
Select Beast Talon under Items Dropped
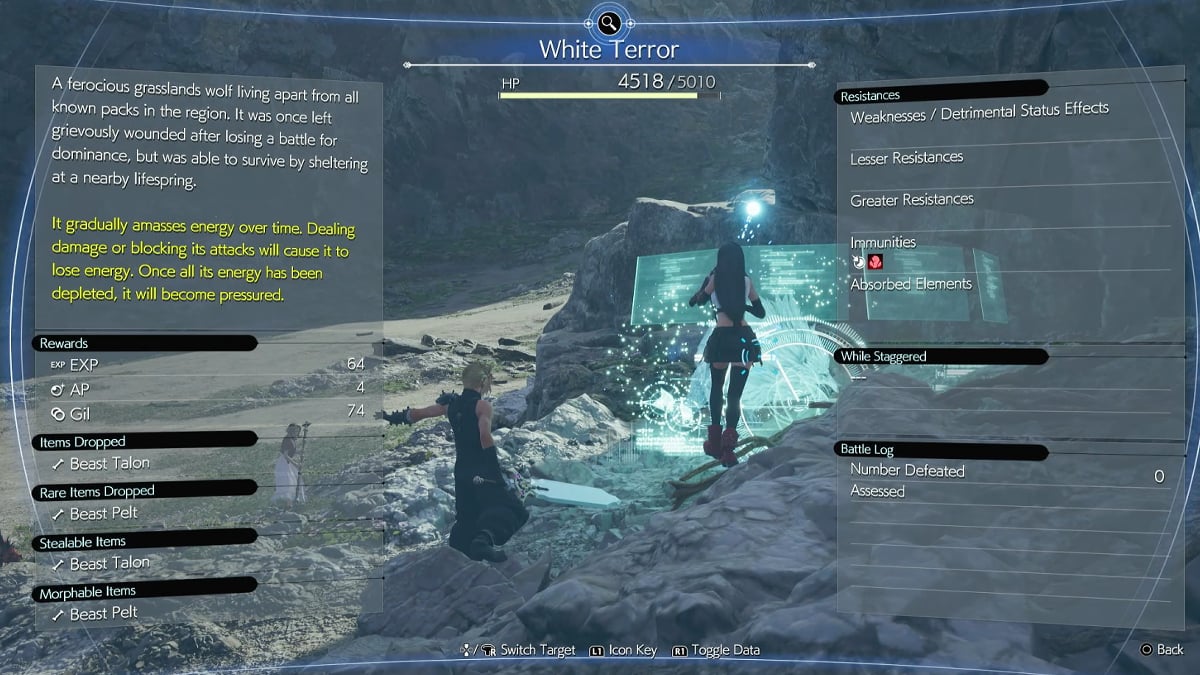(x=109, y=463)
